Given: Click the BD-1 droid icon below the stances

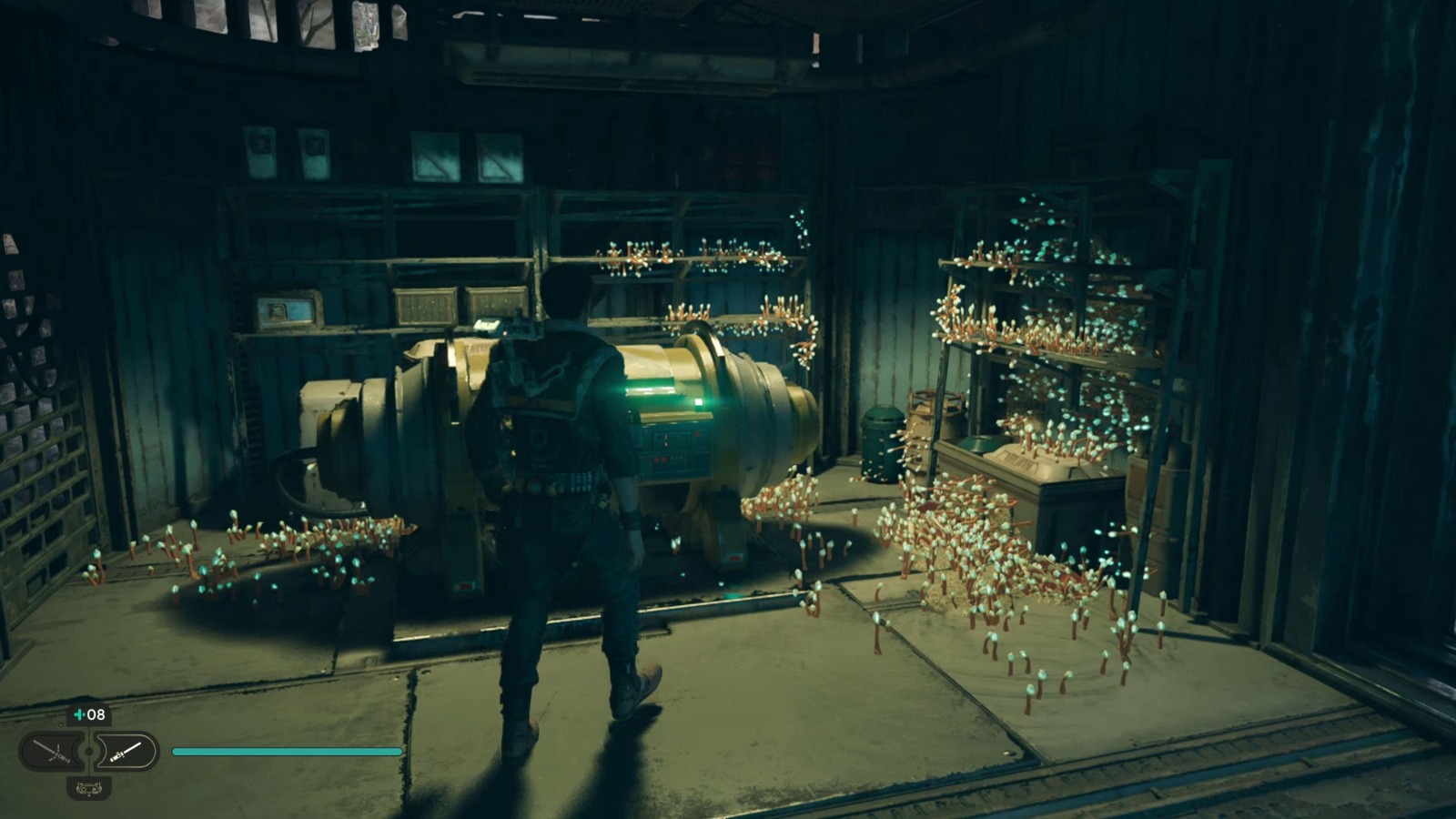Looking at the screenshot, I should [88, 788].
